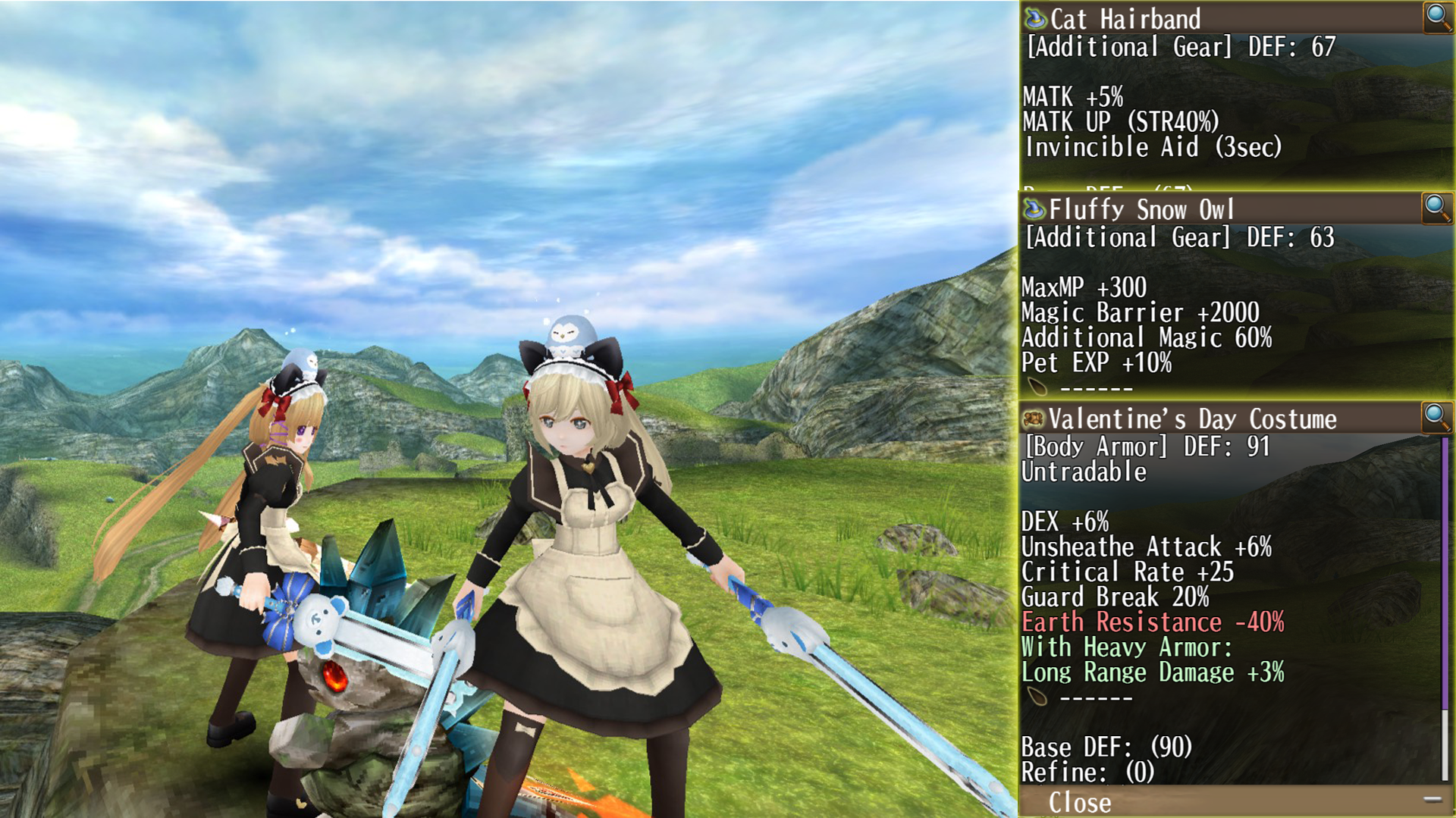The image size is (1456, 818).
Task: Minimize panel using the dash button
Action: [x=1432, y=799]
